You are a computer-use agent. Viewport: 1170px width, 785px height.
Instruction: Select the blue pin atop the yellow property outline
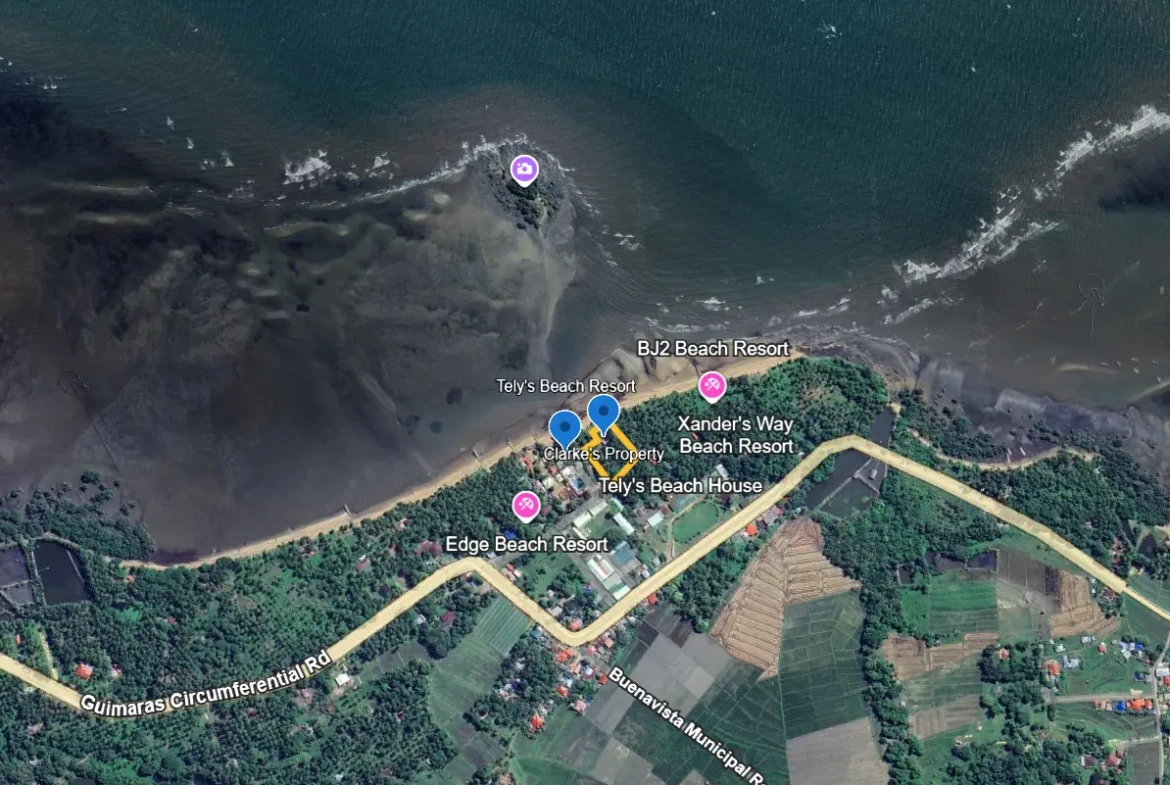(603, 413)
